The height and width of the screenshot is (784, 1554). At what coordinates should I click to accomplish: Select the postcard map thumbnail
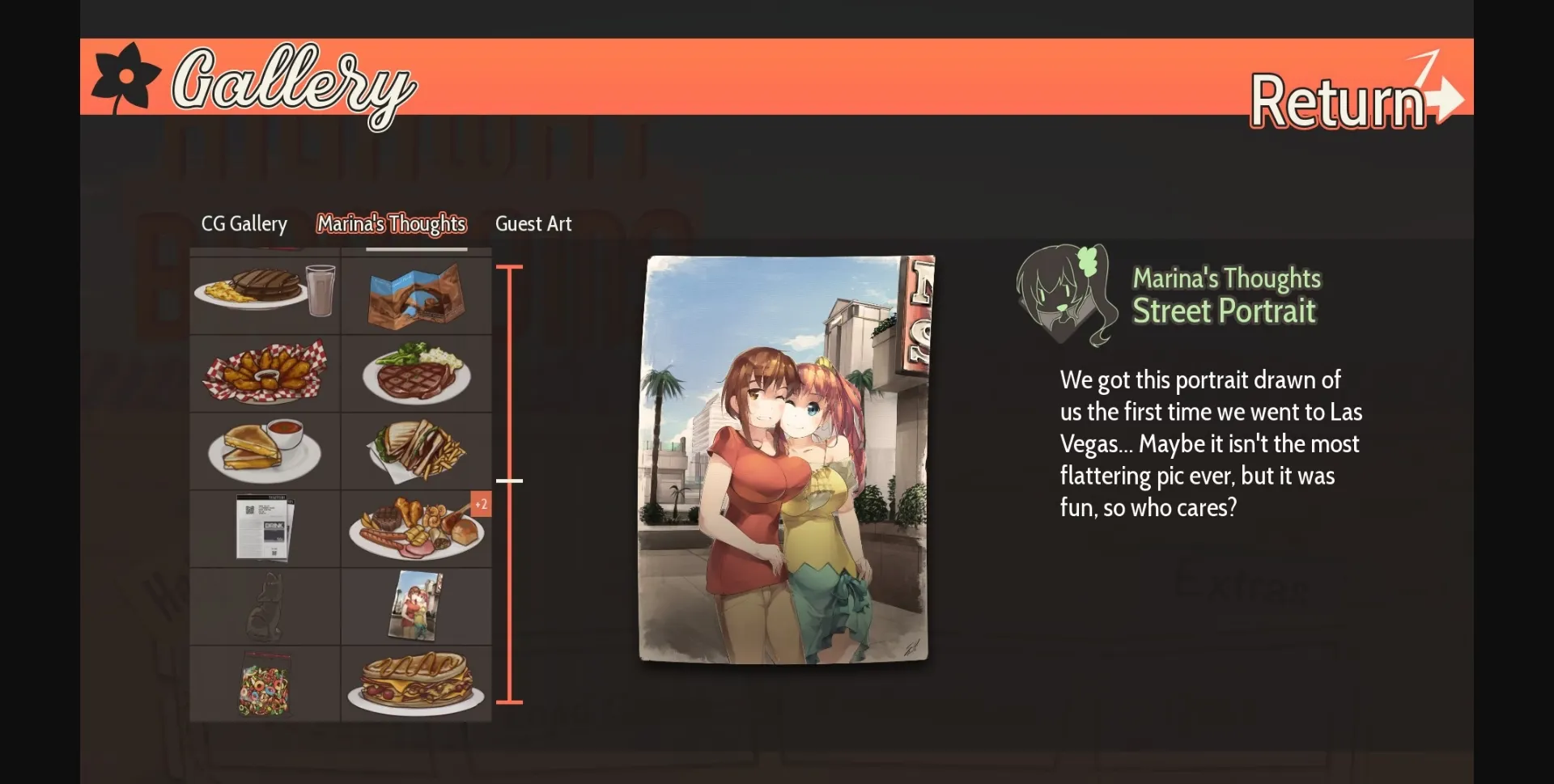[x=417, y=295]
